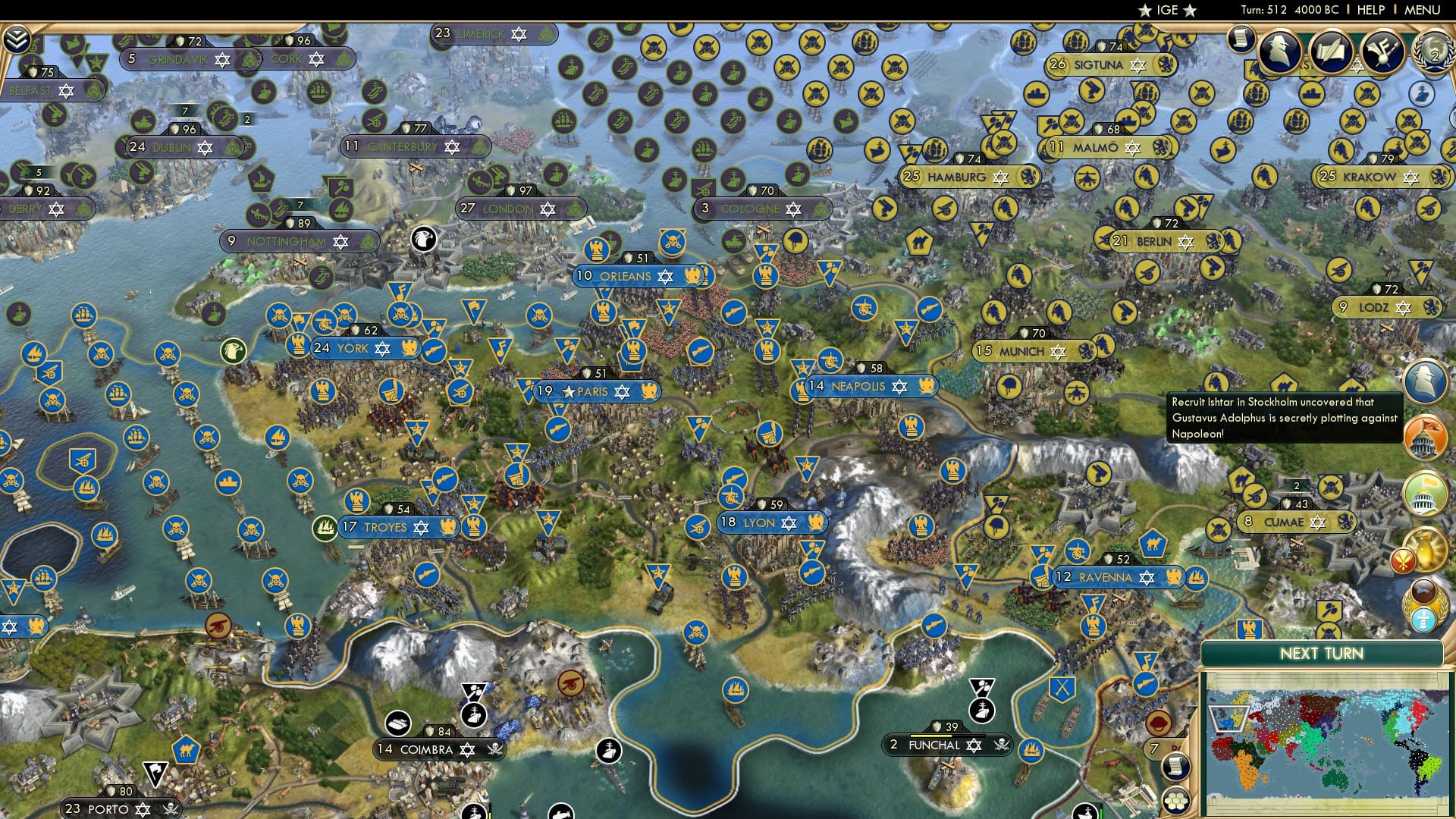Viewport: 1456px width, 819px height.
Task: Click the Stockholm intrigue popup message
Action: pyautogui.click(x=1284, y=418)
